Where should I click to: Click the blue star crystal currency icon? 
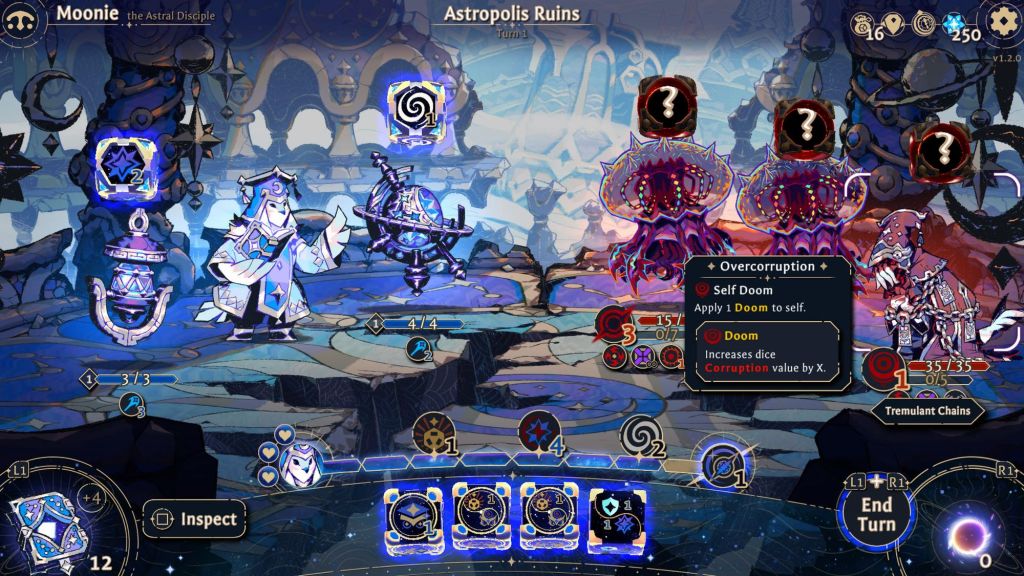[952, 22]
